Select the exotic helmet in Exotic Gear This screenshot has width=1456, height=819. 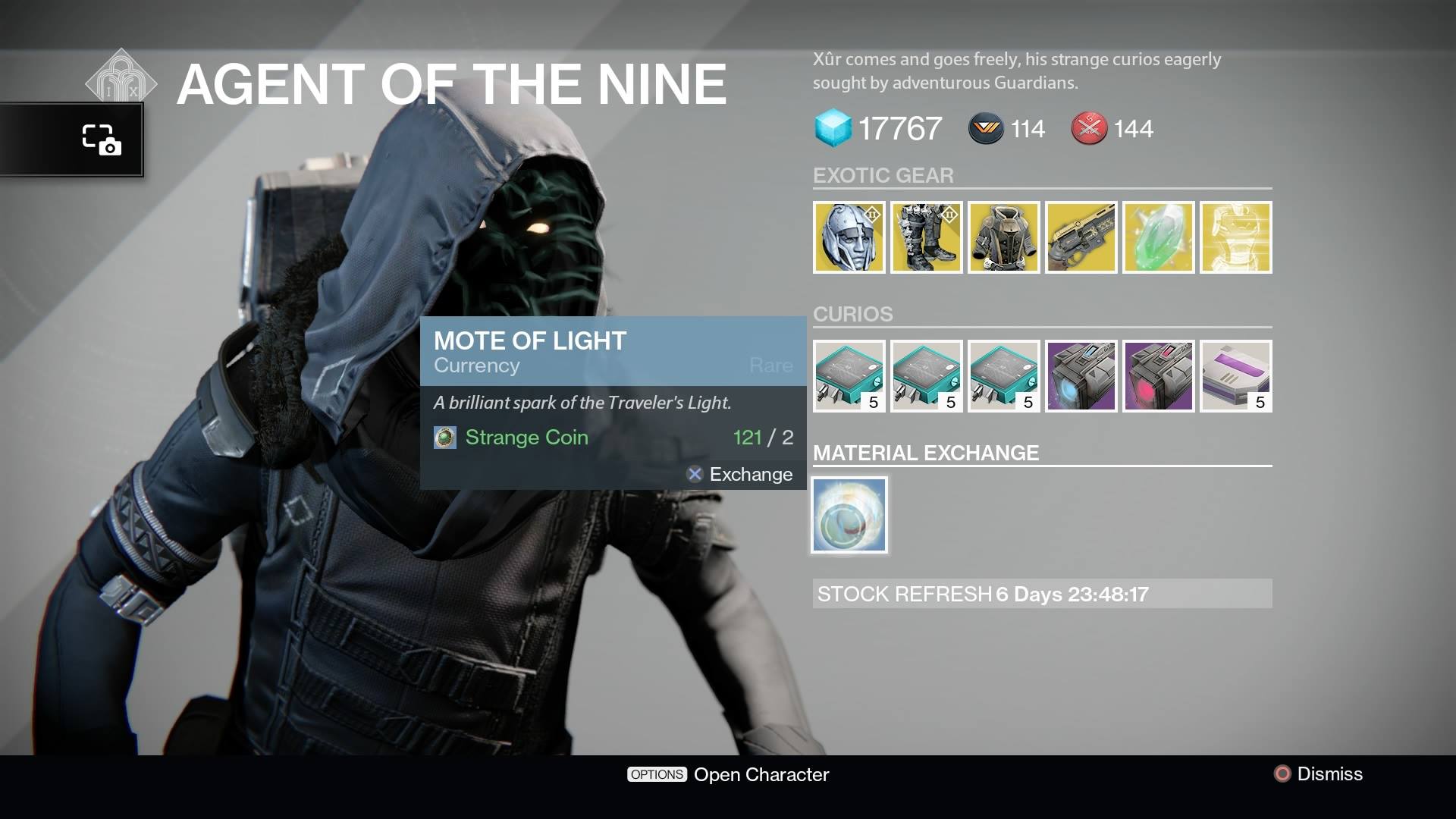[x=849, y=237]
